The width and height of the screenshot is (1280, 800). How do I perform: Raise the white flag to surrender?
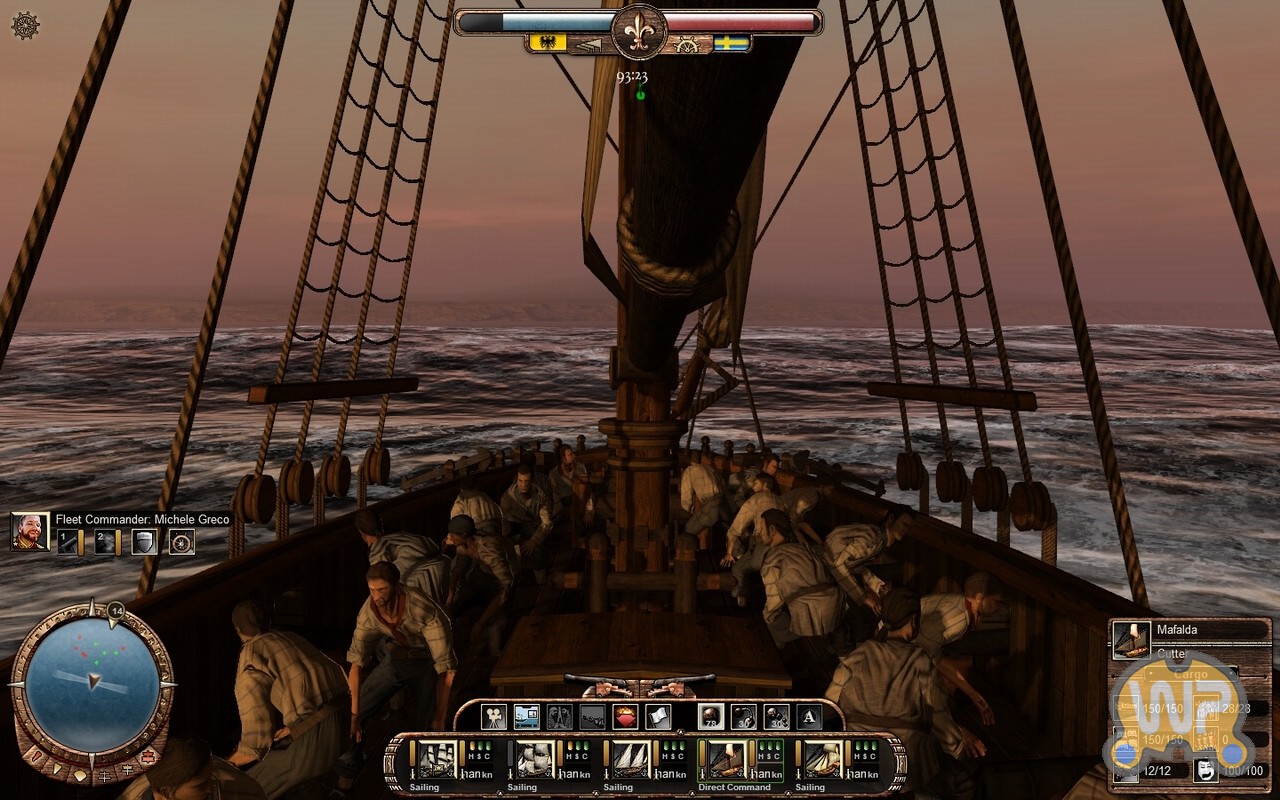tap(657, 716)
